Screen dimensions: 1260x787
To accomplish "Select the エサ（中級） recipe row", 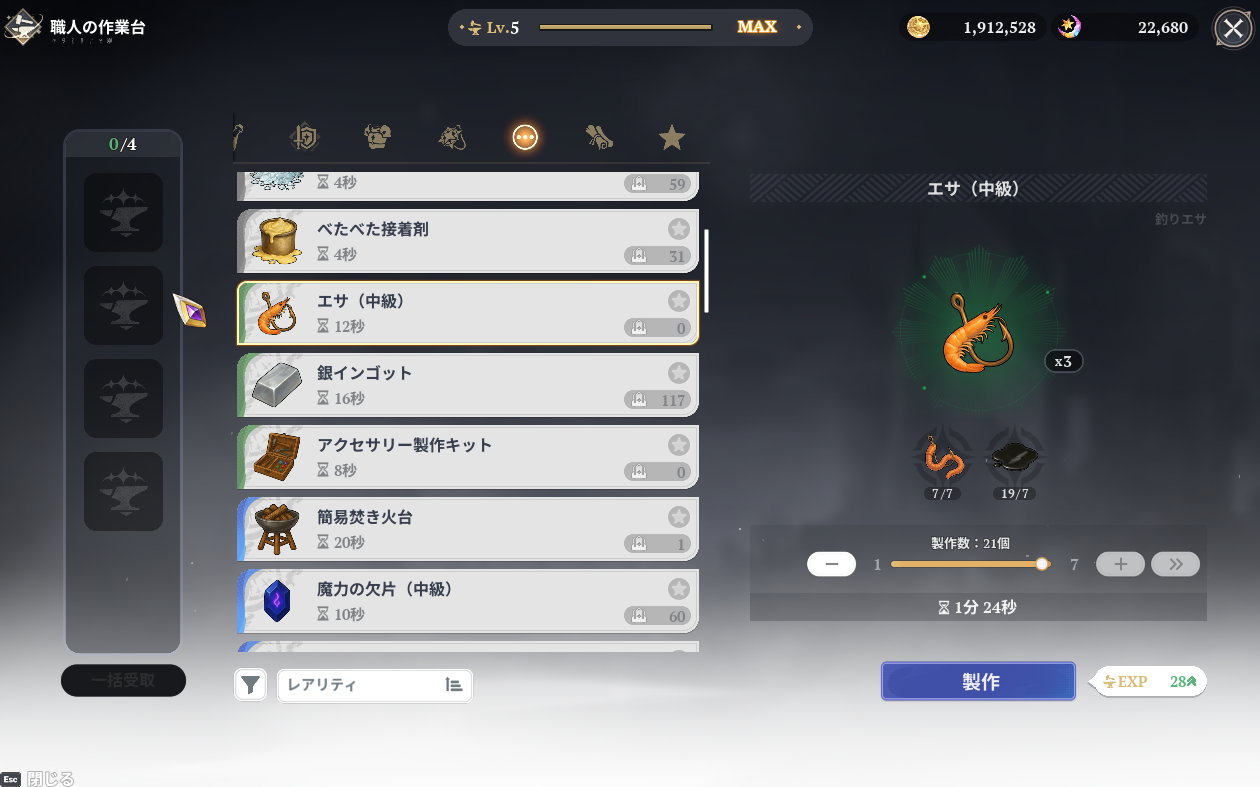I will tap(467, 313).
